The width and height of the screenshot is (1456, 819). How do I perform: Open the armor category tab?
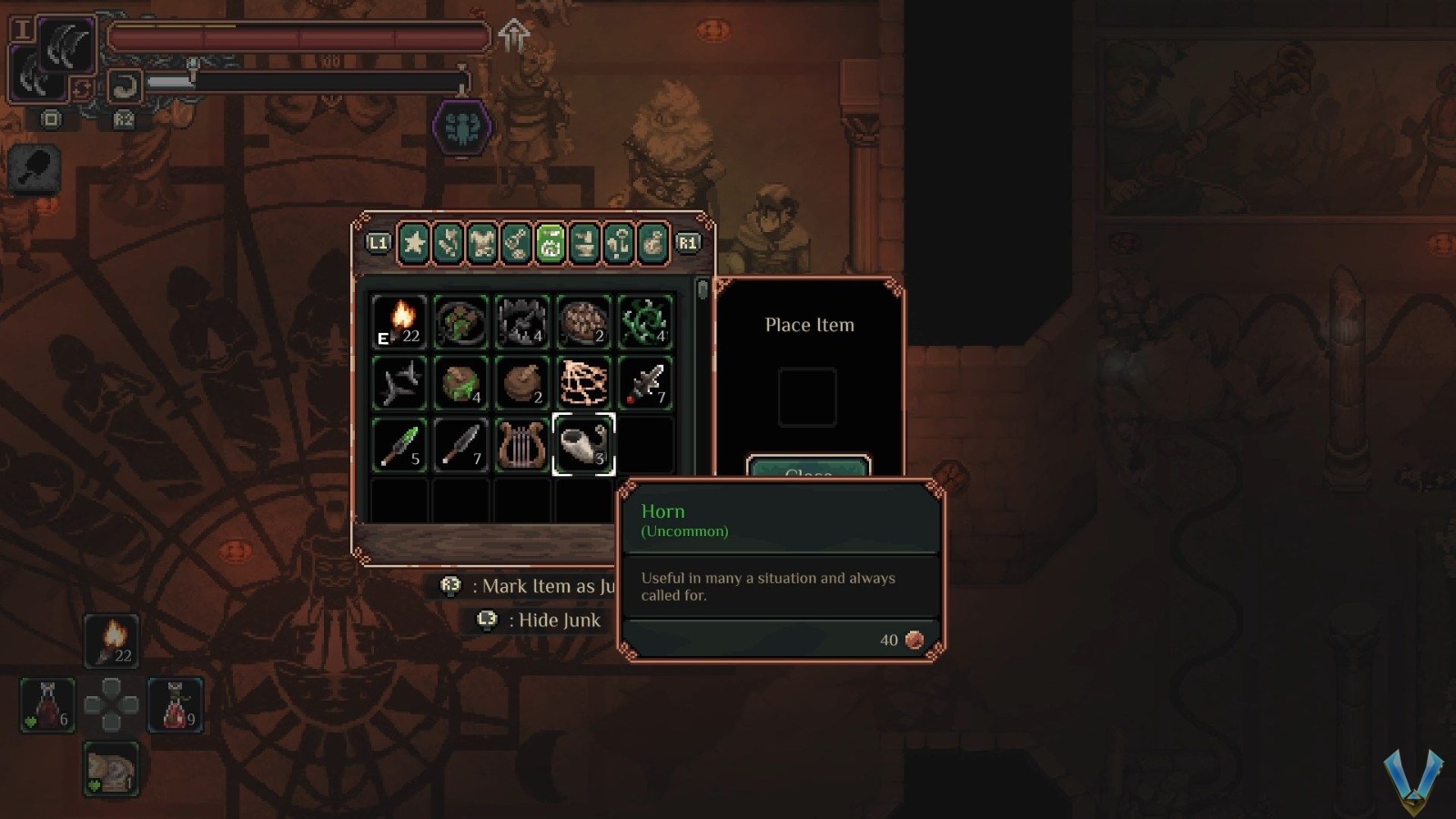click(x=482, y=243)
